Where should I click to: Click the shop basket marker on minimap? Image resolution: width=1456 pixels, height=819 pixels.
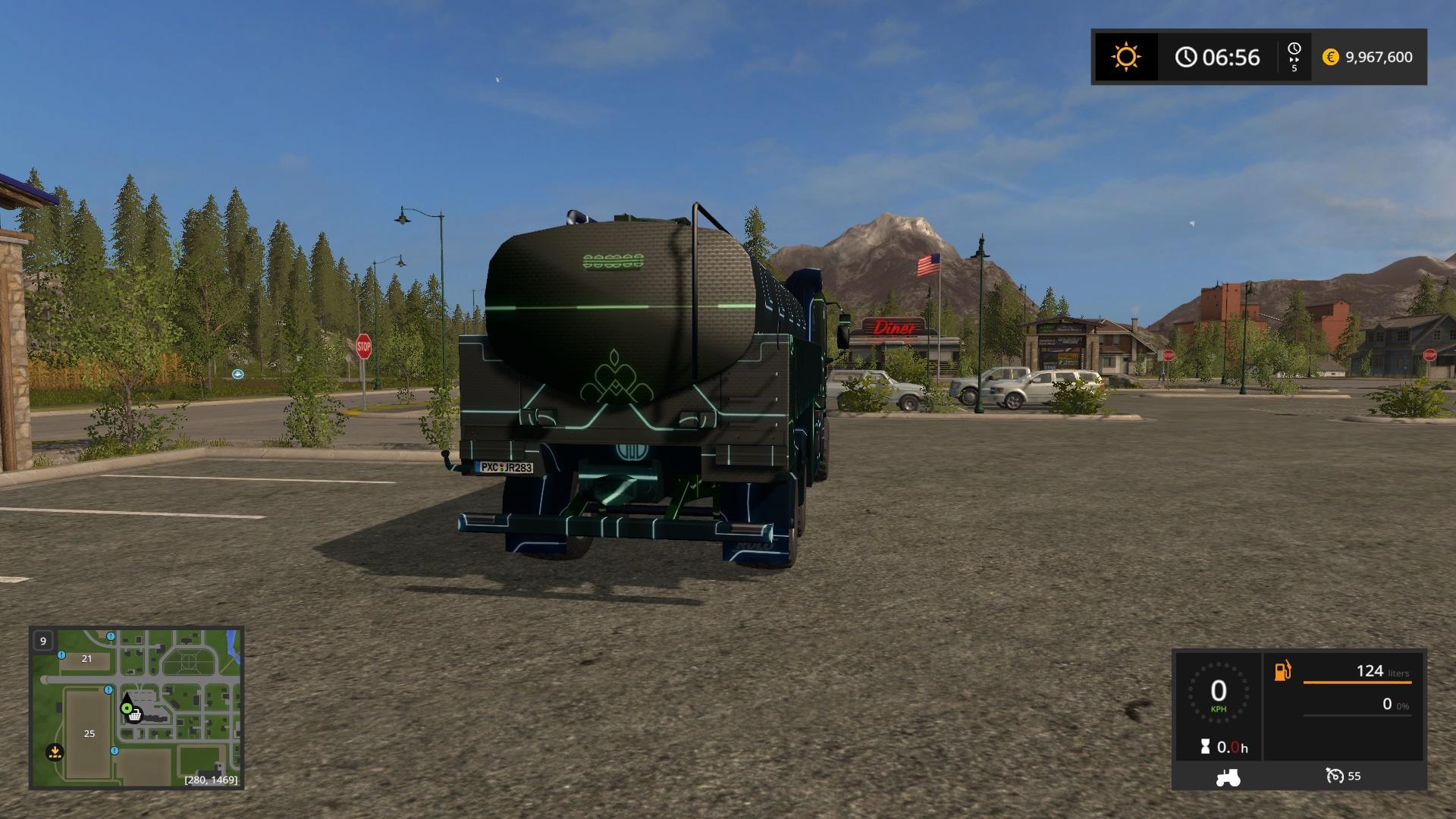point(135,715)
